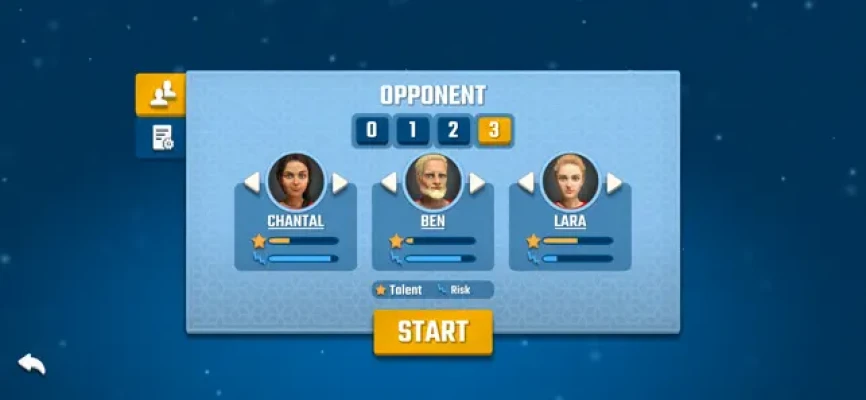Select Ben's portrait
This screenshot has height=400, width=866.
pos(433,181)
